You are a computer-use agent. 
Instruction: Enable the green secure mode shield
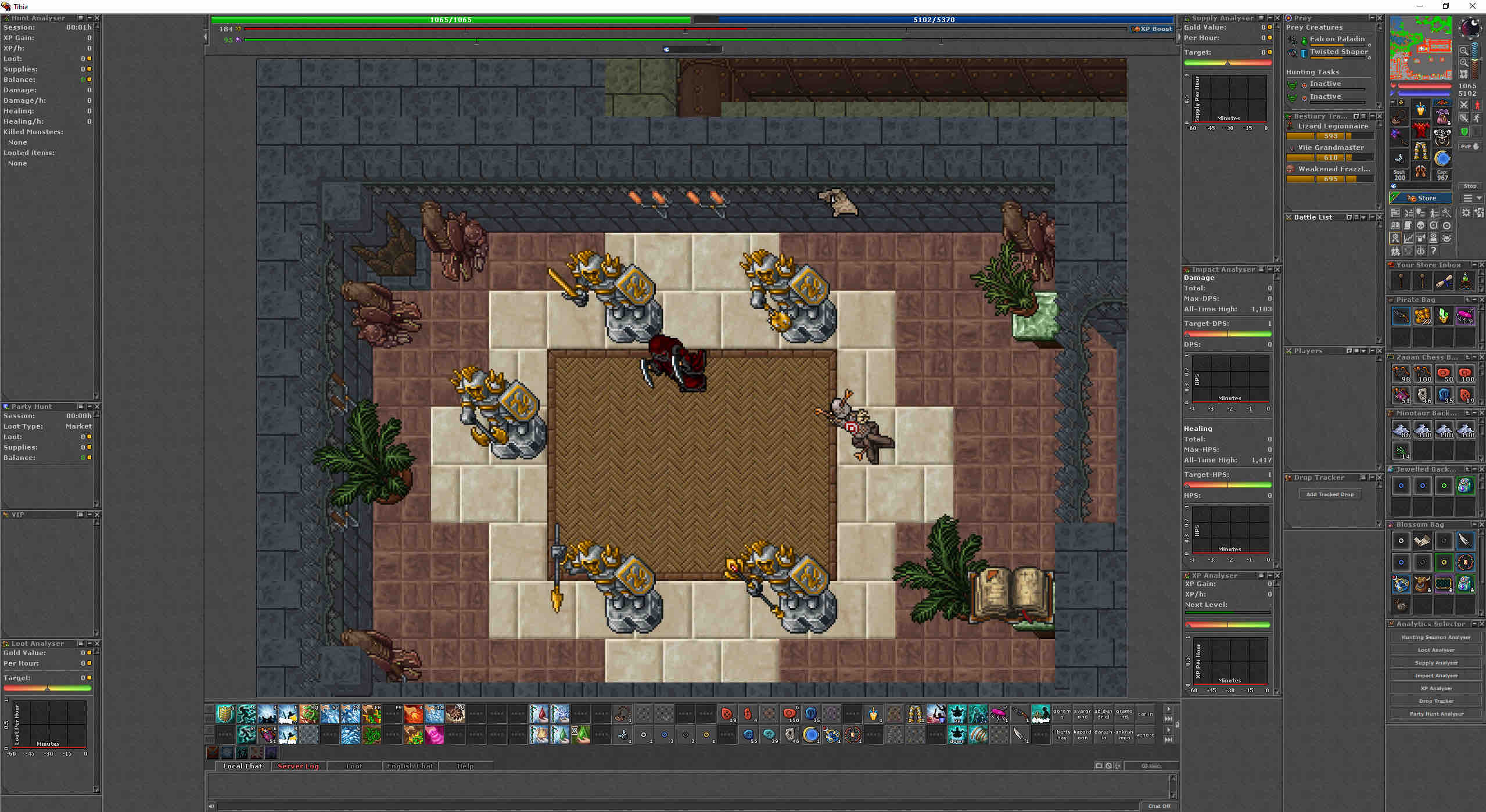[x=1464, y=131]
